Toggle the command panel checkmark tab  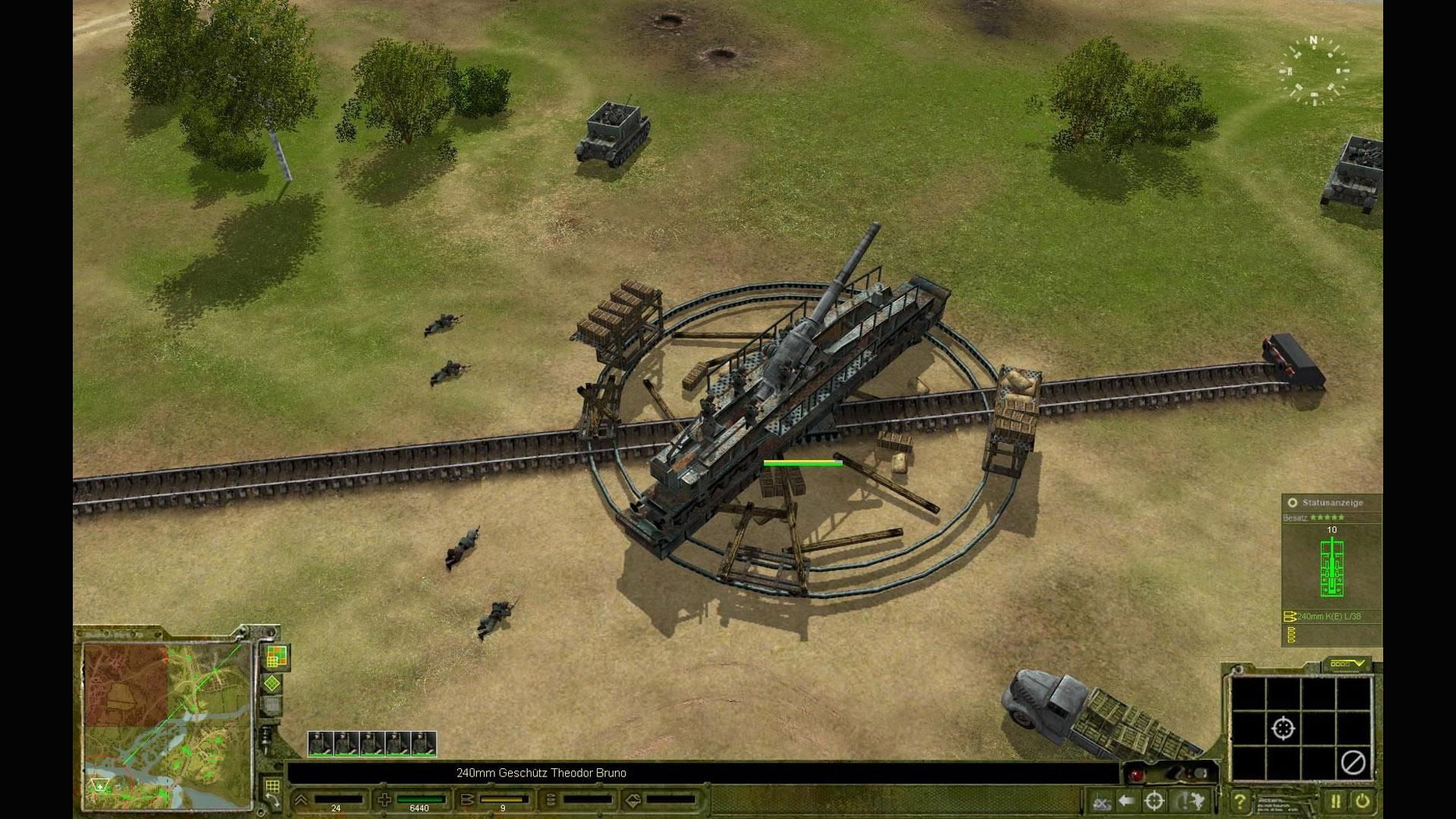click(x=1347, y=664)
